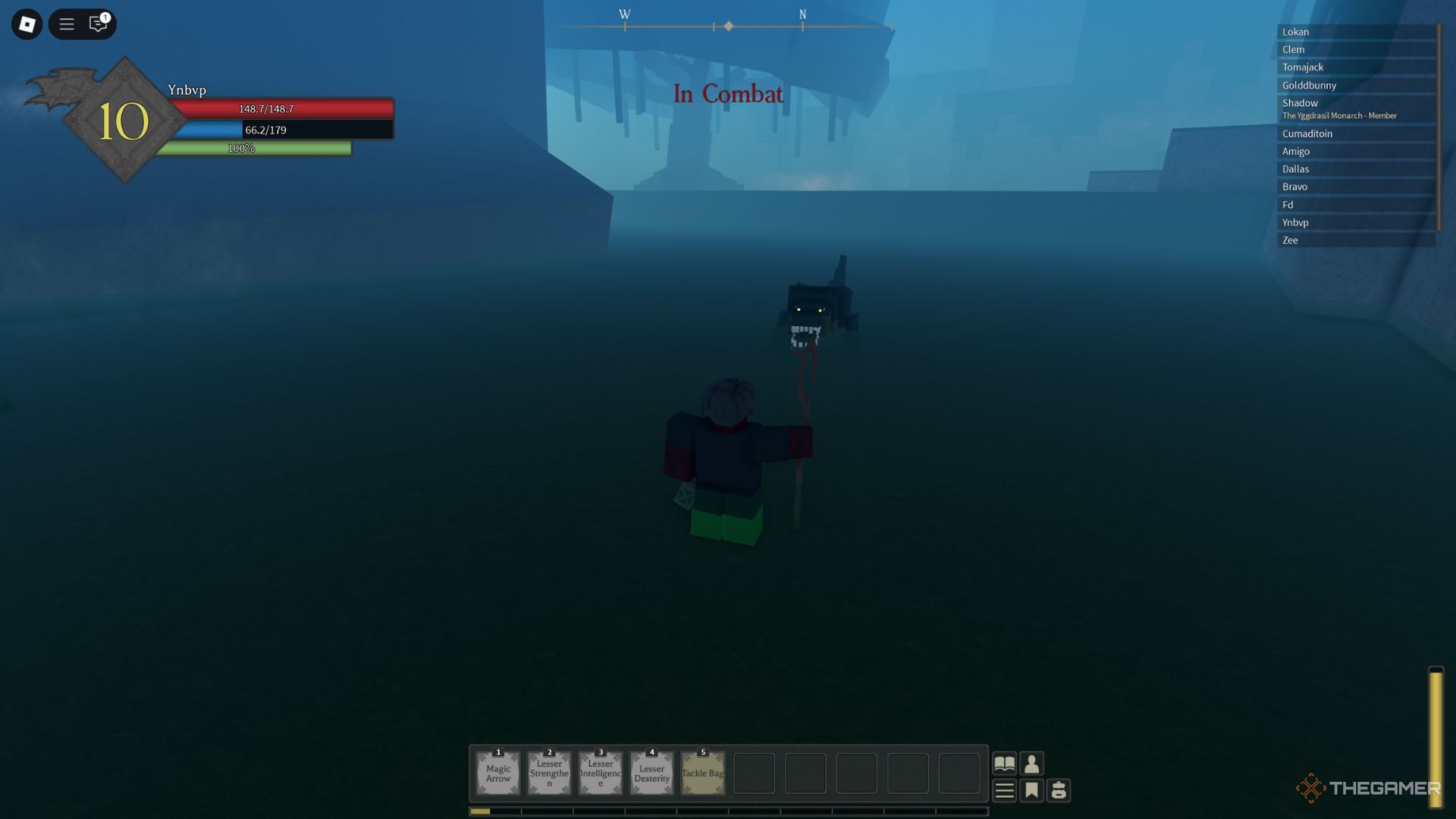The height and width of the screenshot is (819, 1456).
Task: Open the Roblox hamburger menu
Action: pyautogui.click(x=67, y=24)
